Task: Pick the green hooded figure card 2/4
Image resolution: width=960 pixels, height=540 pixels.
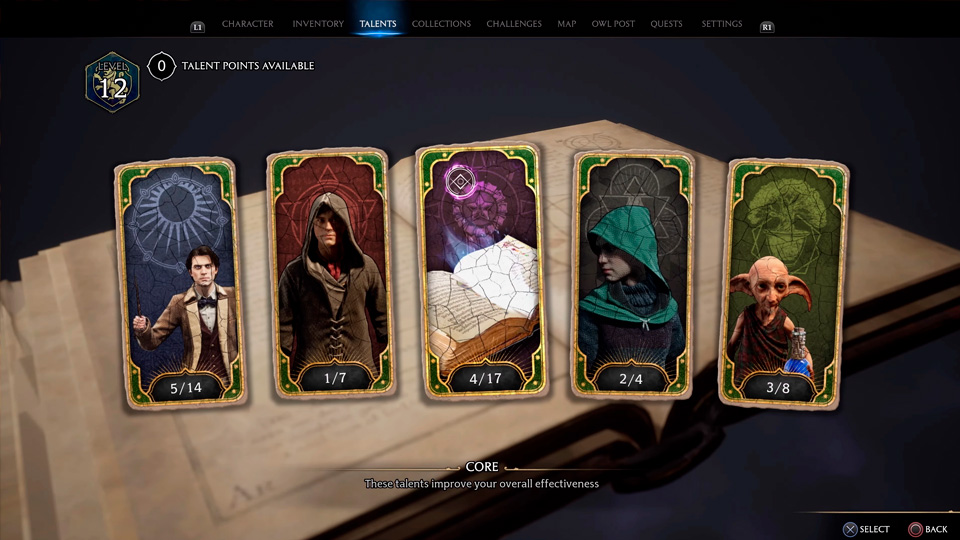Action: point(633,276)
